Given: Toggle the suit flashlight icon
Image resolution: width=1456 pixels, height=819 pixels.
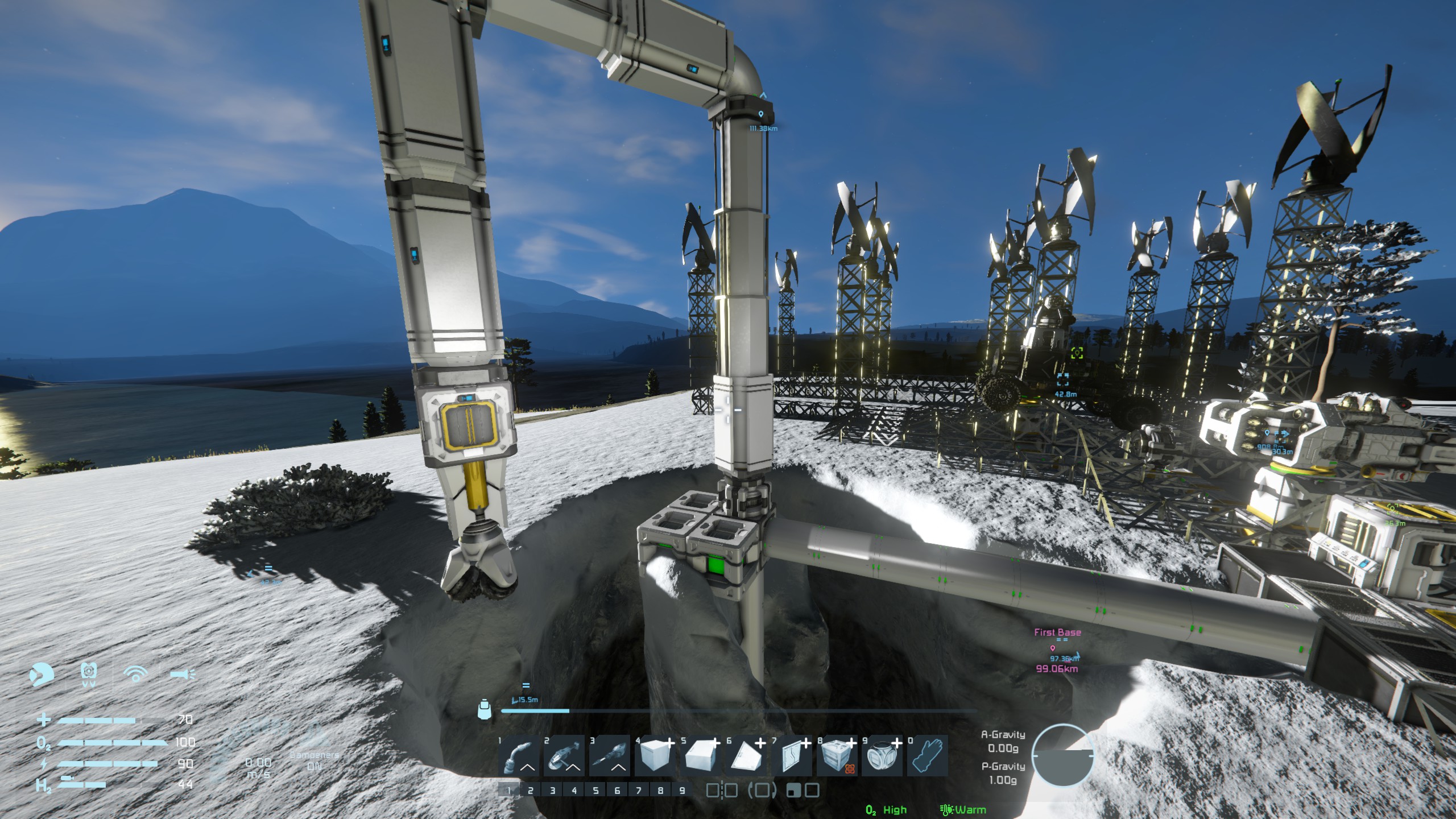Looking at the screenshot, I should click(183, 674).
